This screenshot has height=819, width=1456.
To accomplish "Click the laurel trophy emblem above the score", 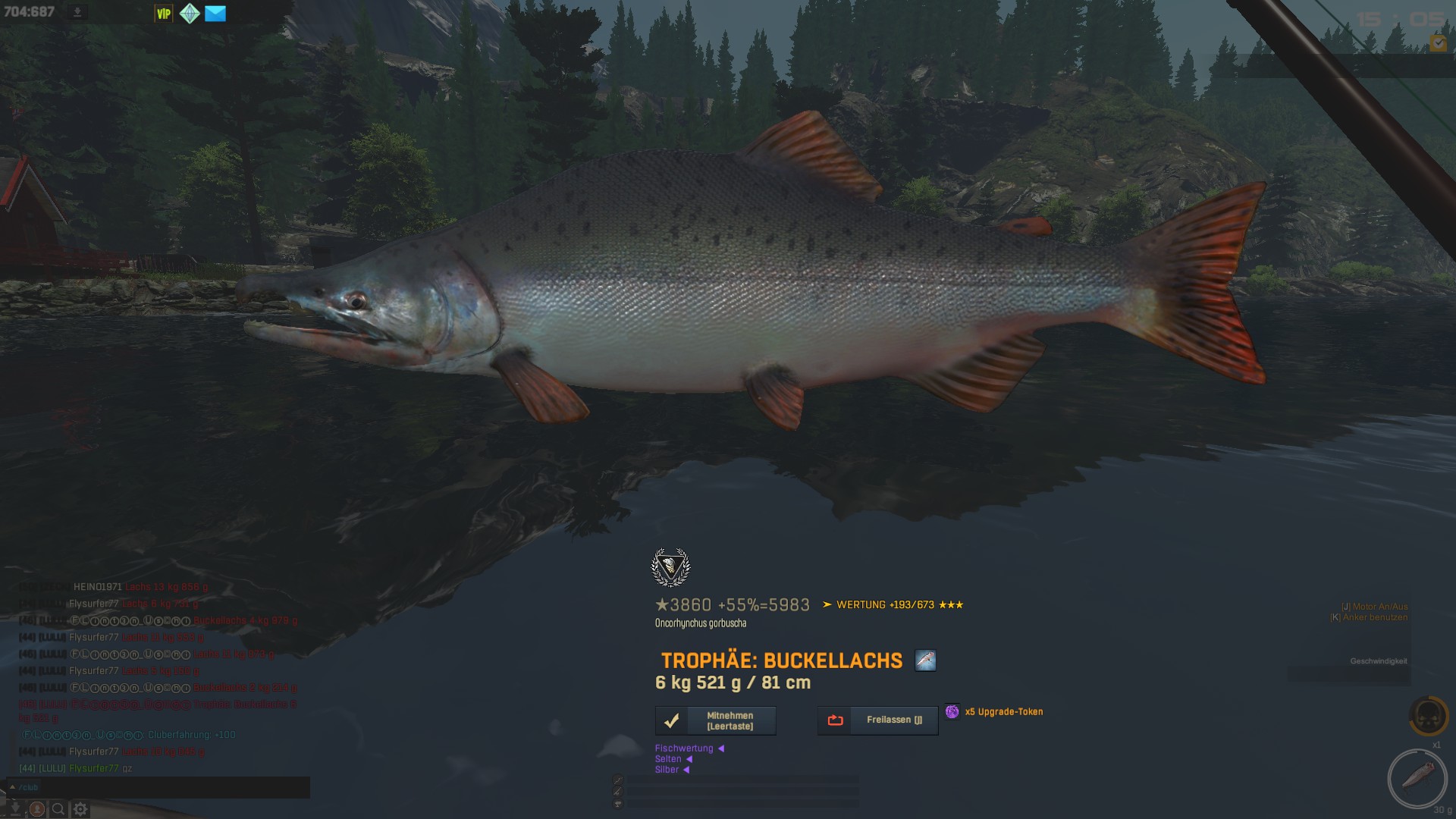I will tap(670, 567).
